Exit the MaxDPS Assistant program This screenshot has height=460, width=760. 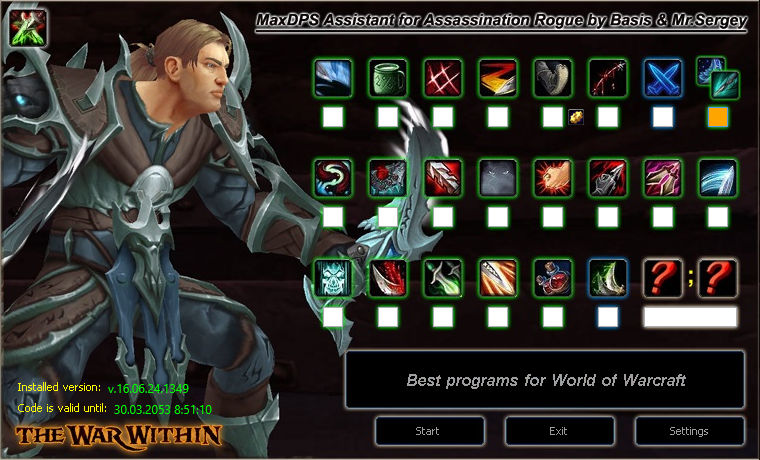558,431
